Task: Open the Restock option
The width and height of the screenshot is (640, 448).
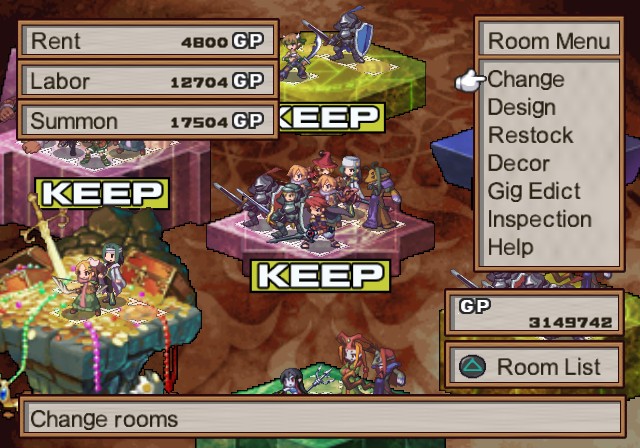Action: [530, 135]
